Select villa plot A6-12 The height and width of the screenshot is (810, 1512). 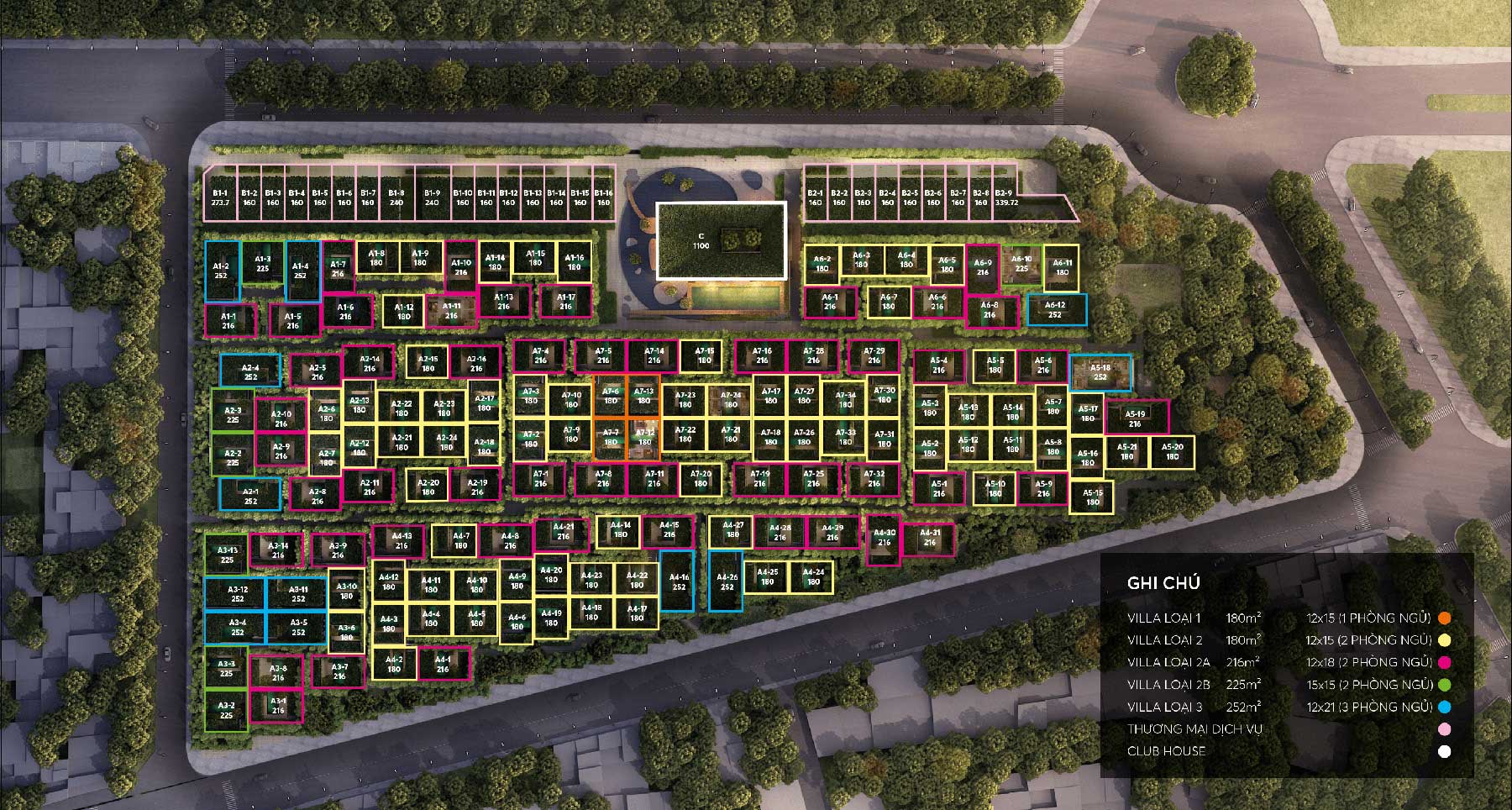[x=1056, y=310]
